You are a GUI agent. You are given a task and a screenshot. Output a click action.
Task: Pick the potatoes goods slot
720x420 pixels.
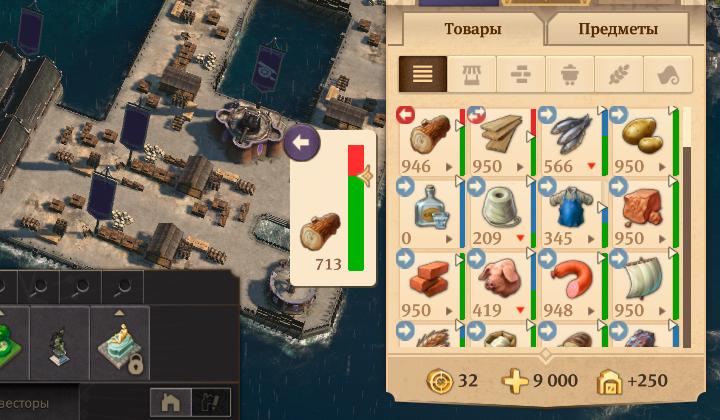[x=644, y=140]
